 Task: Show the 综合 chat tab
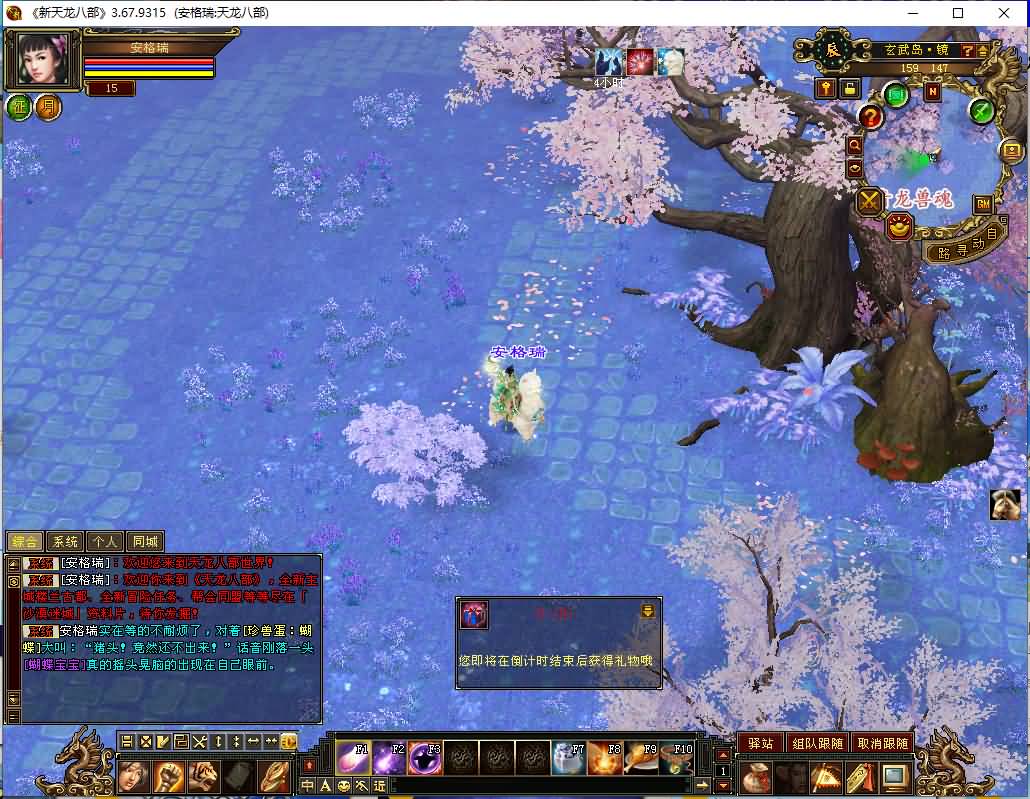25,542
